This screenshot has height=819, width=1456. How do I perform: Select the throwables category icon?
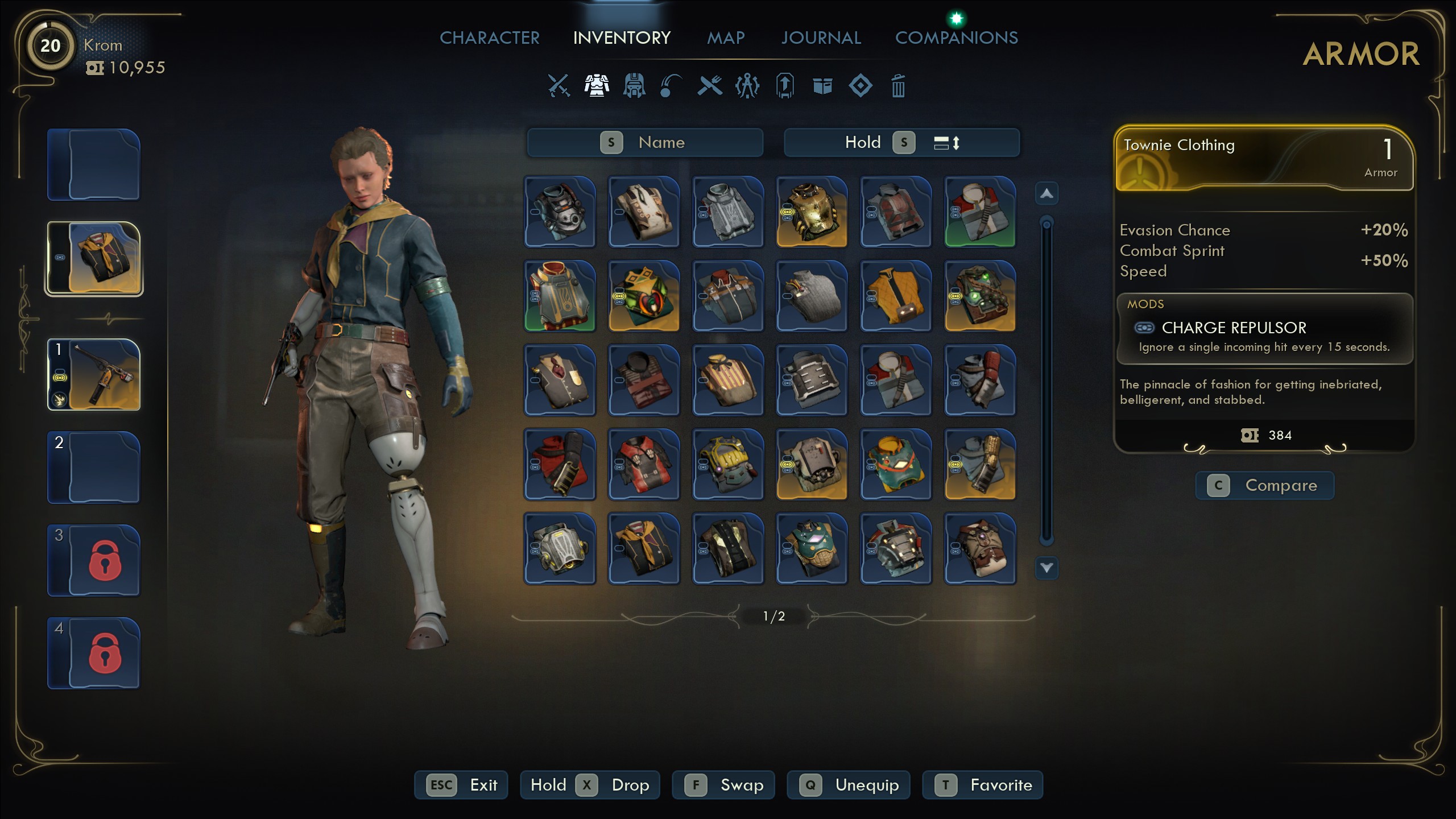[671, 86]
